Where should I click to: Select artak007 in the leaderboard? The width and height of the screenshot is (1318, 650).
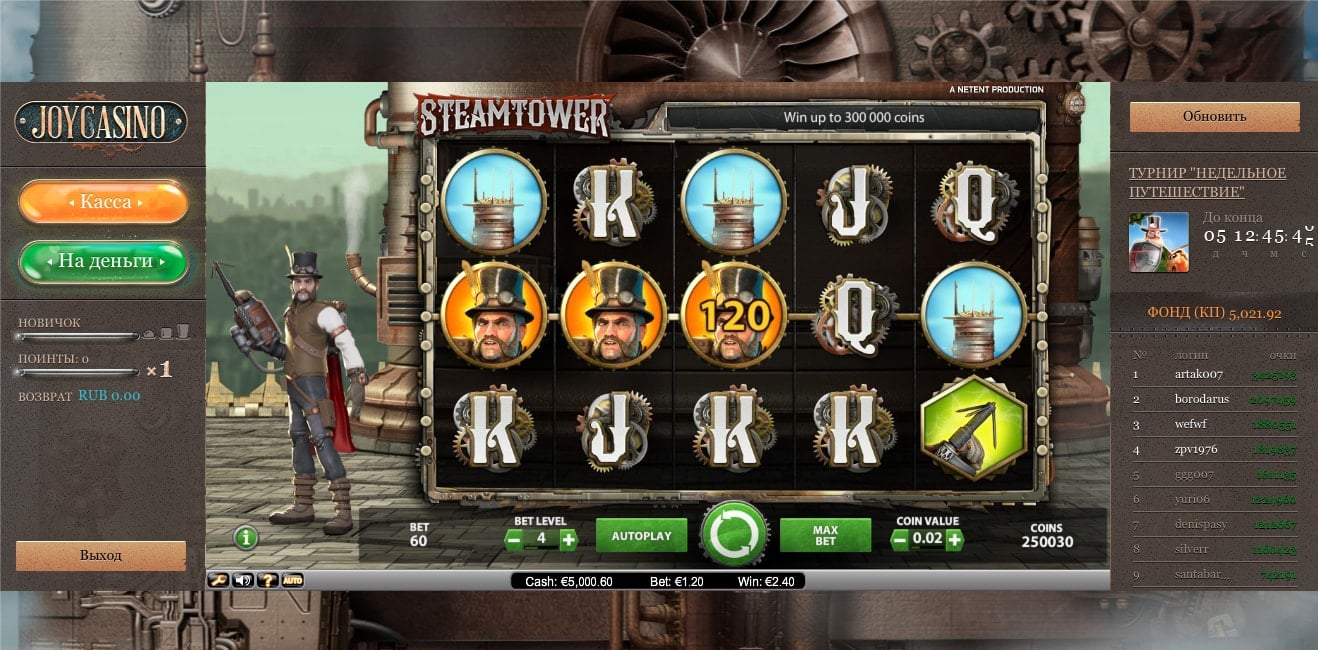(1198, 374)
